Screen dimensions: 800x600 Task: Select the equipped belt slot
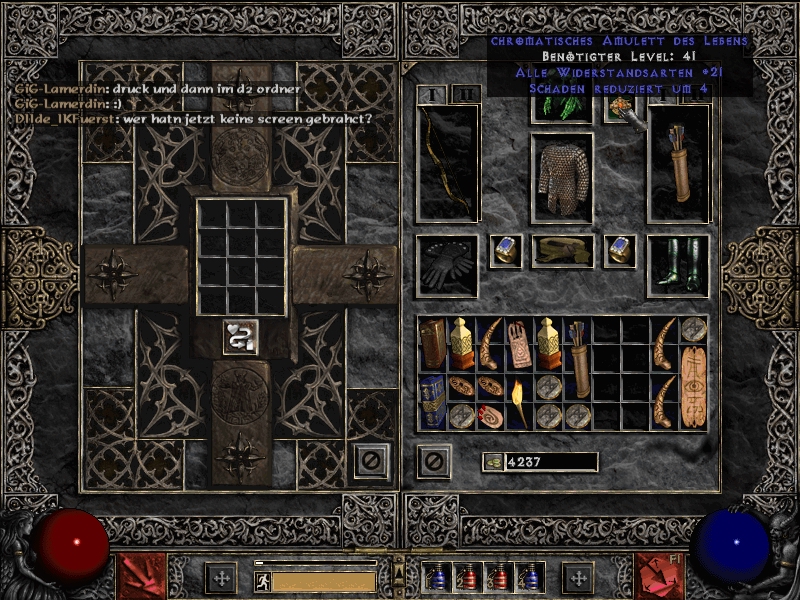[x=562, y=251]
